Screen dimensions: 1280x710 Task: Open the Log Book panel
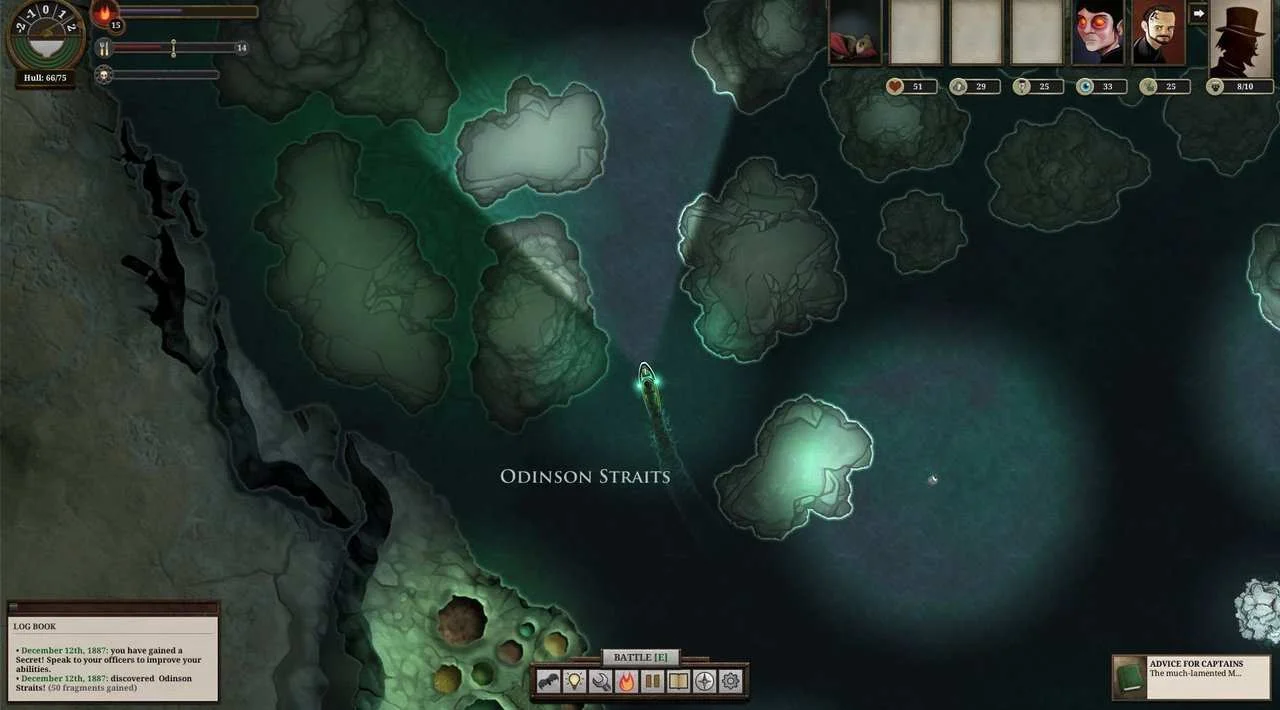[112, 650]
